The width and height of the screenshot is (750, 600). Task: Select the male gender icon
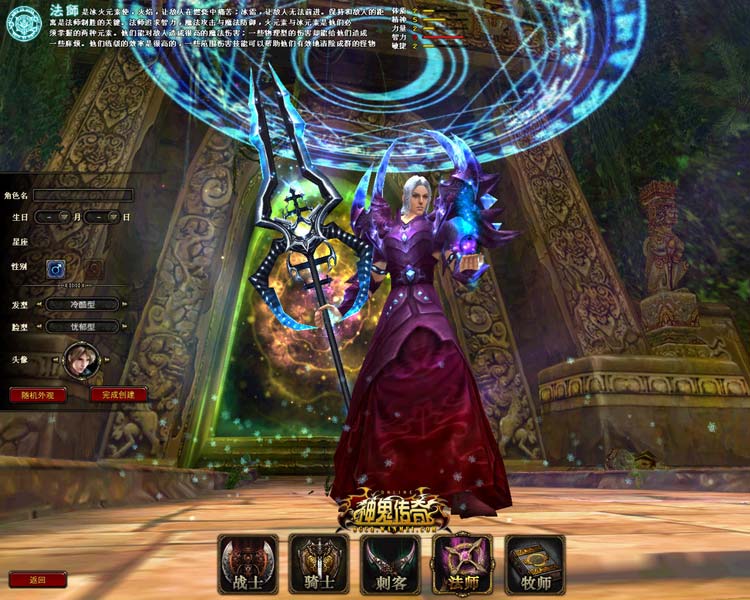54,268
